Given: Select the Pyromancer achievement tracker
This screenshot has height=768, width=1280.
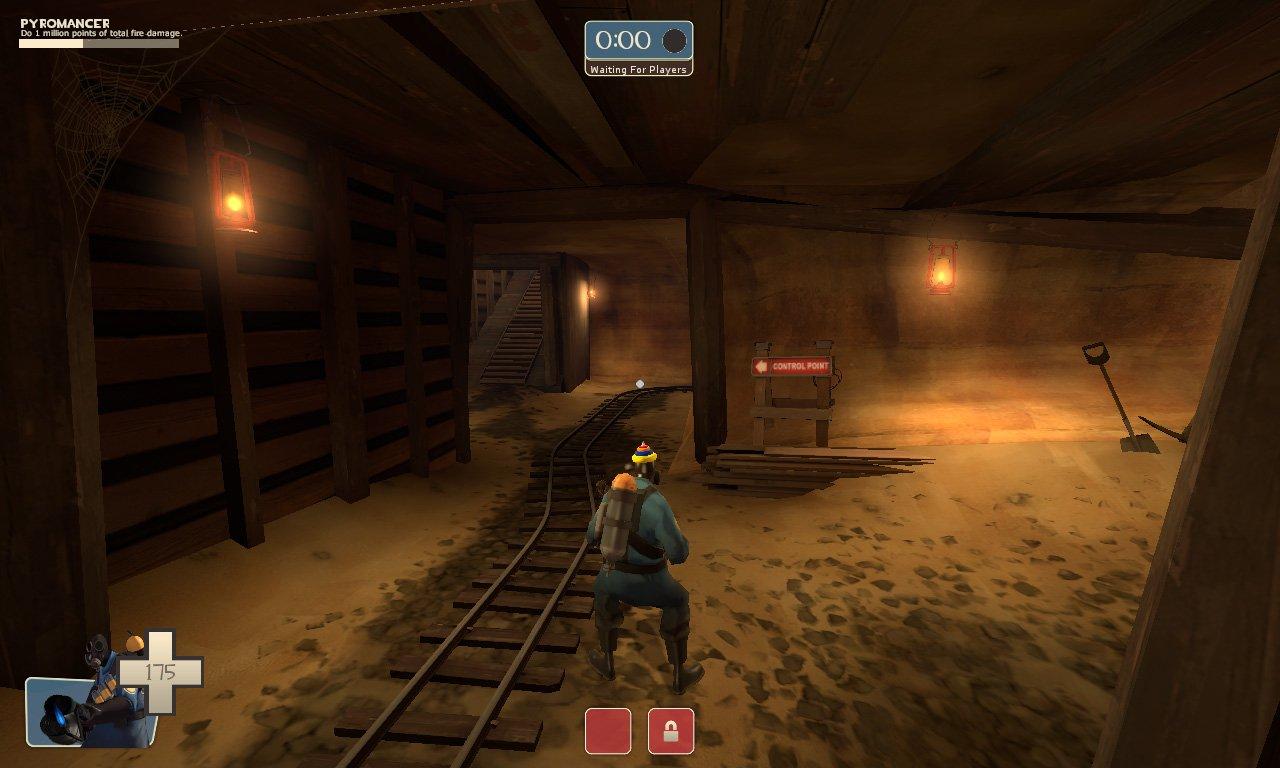Looking at the screenshot, I should [99, 32].
